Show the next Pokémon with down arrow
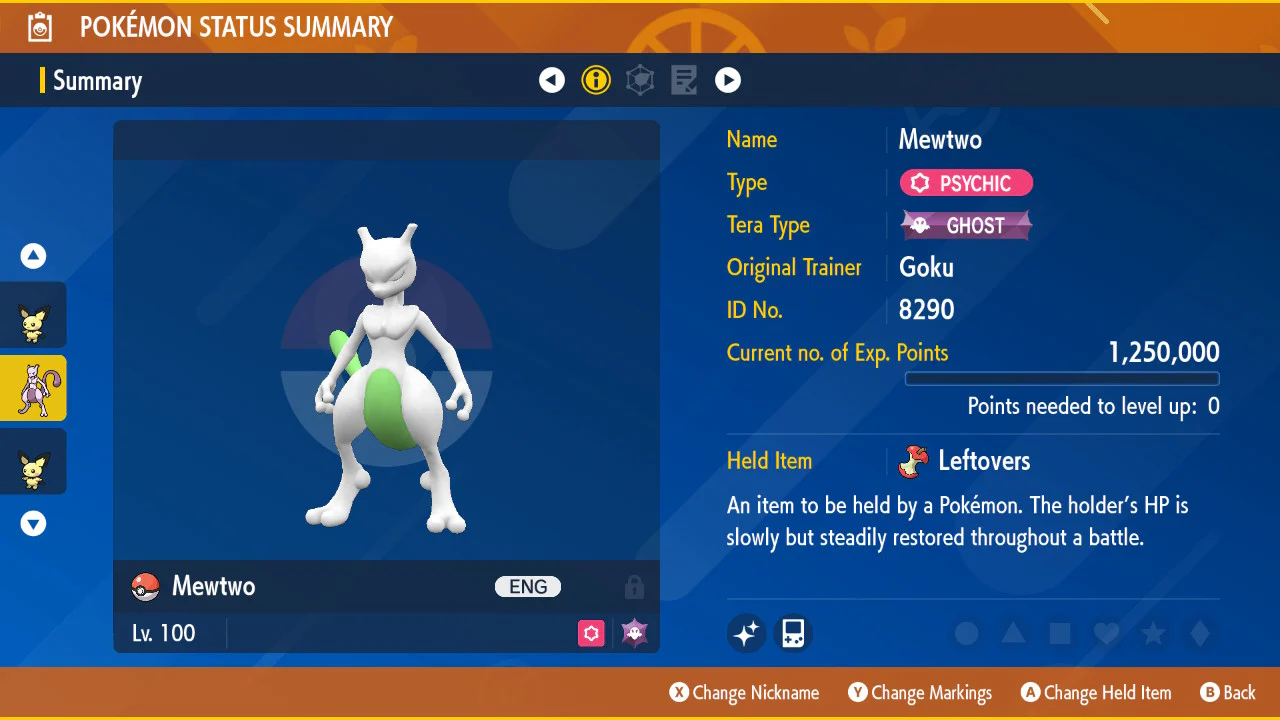The height and width of the screenshot is (720, 1280). pos(34,523)
